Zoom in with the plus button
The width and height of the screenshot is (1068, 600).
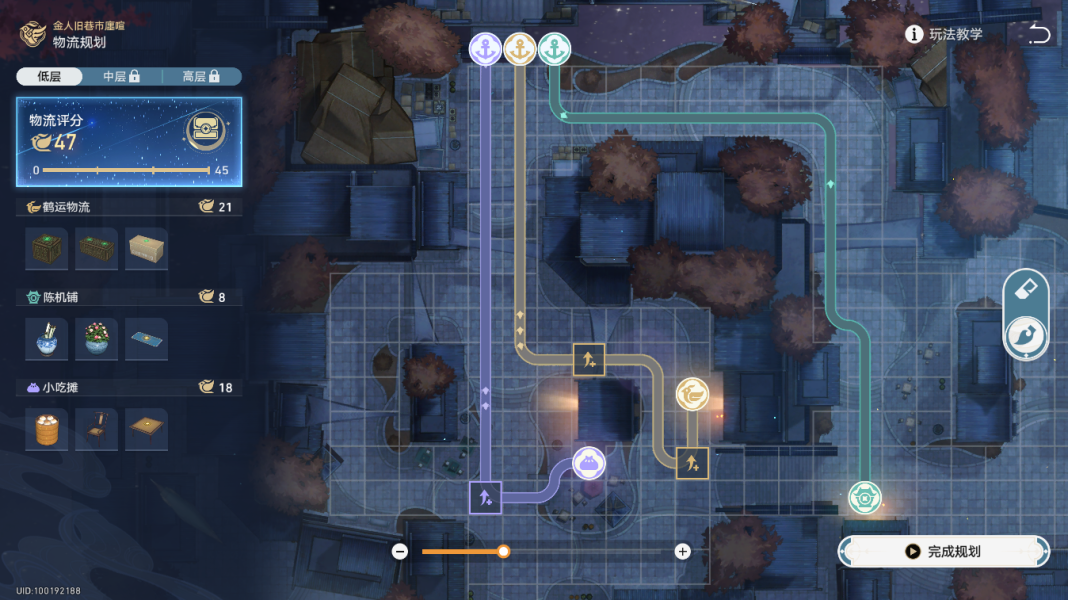683,551
